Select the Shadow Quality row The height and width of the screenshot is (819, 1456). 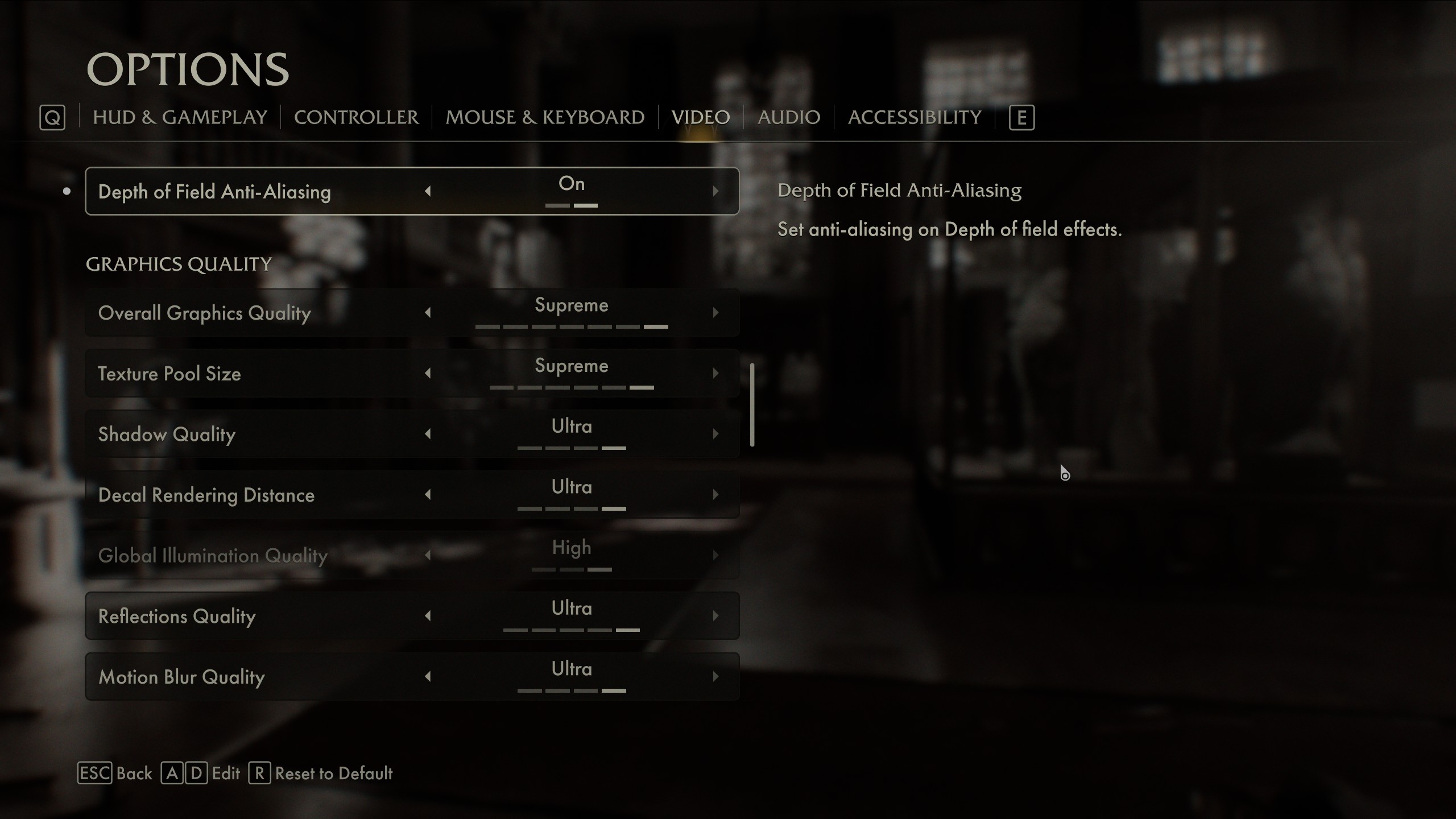click(256, 435)
